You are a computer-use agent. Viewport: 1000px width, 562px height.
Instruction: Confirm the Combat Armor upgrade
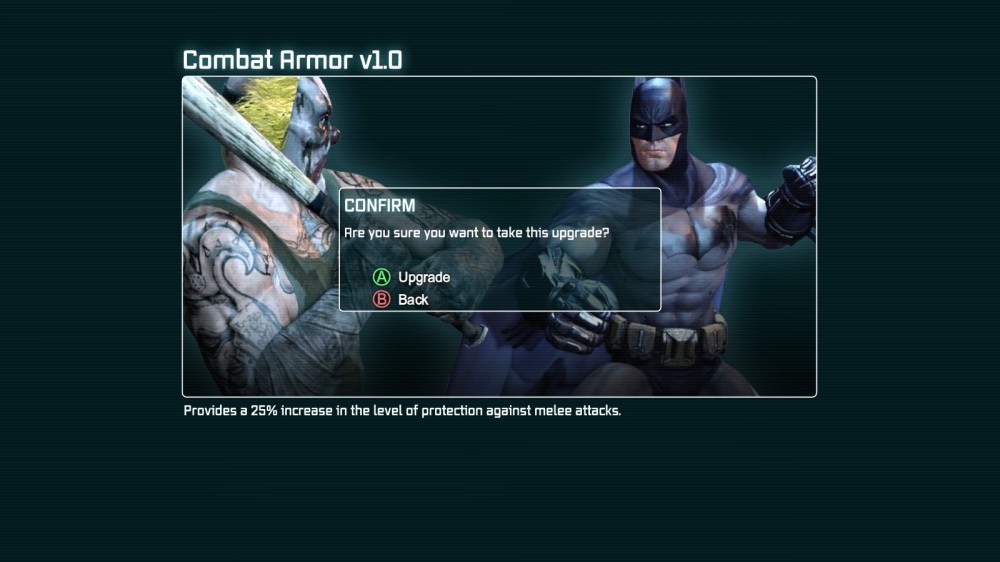tap(412, 277)
